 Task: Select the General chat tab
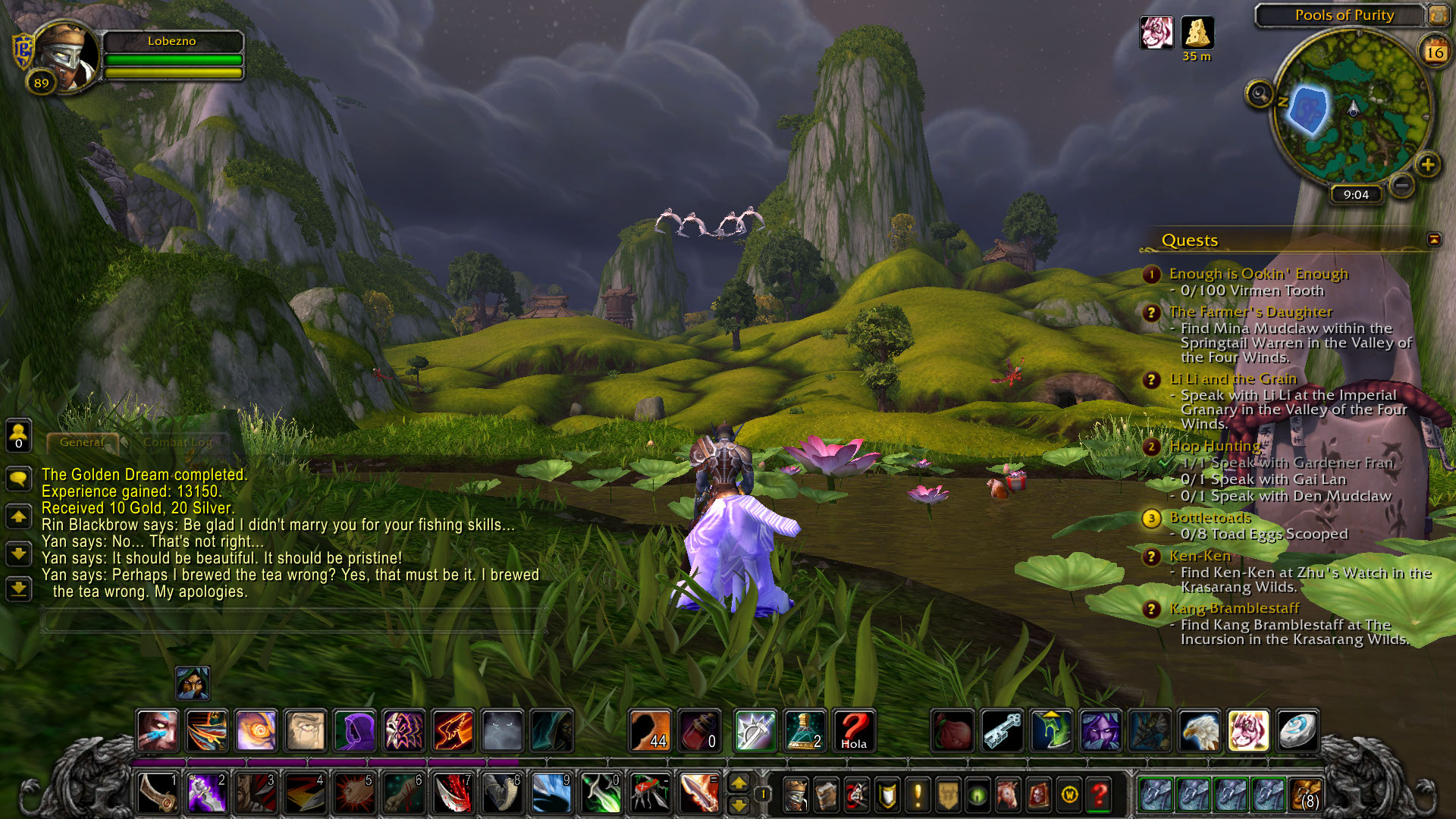coord(82,442)
